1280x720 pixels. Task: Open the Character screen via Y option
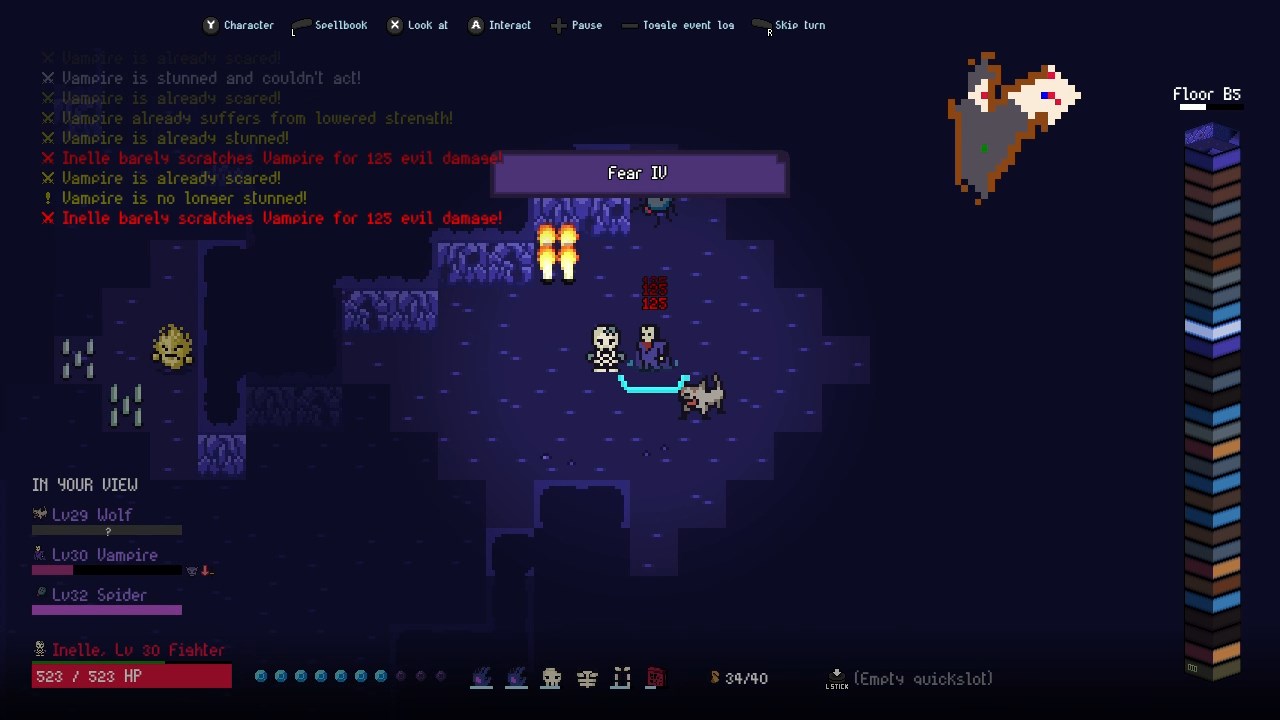point(239,25)
